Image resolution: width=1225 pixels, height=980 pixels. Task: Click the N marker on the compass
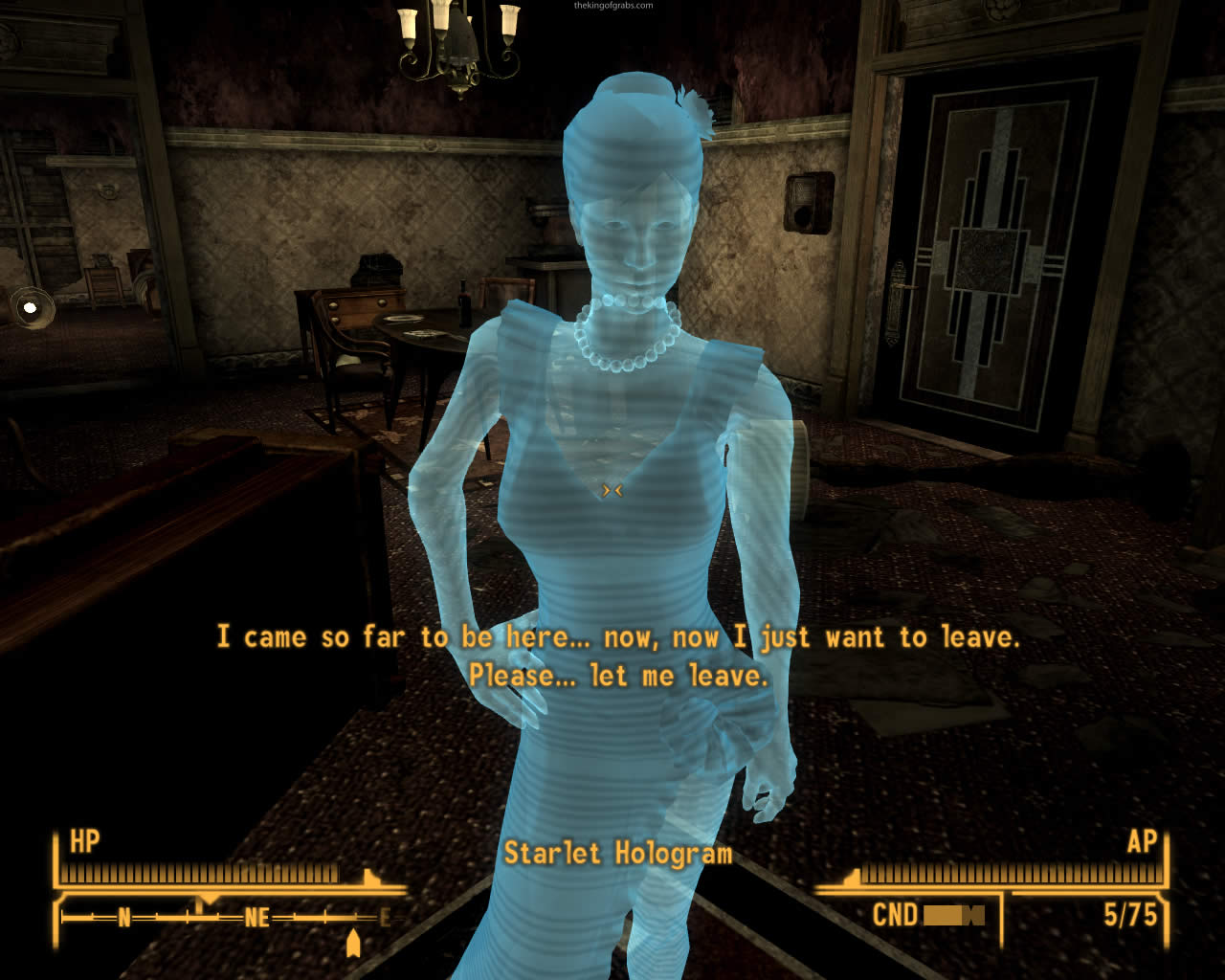(x=124, y=916)
